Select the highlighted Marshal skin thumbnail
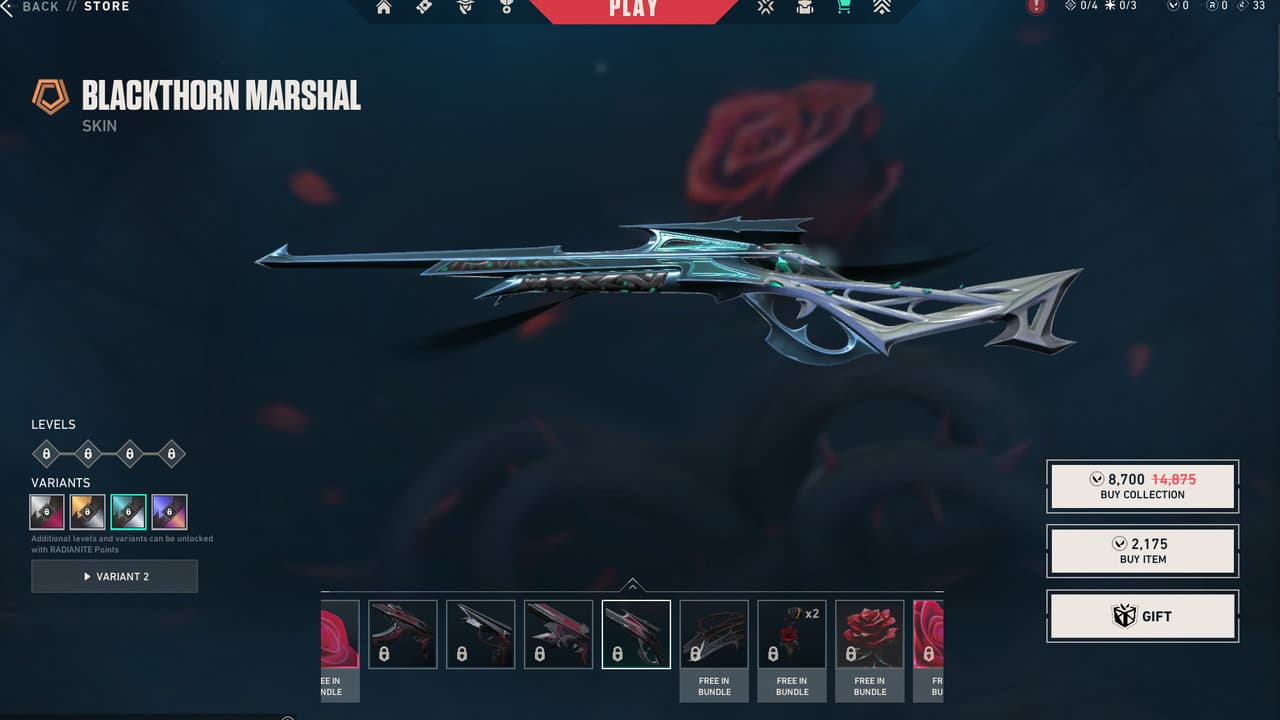Viewport: 1280px width, 720px height. pos(636,634)
